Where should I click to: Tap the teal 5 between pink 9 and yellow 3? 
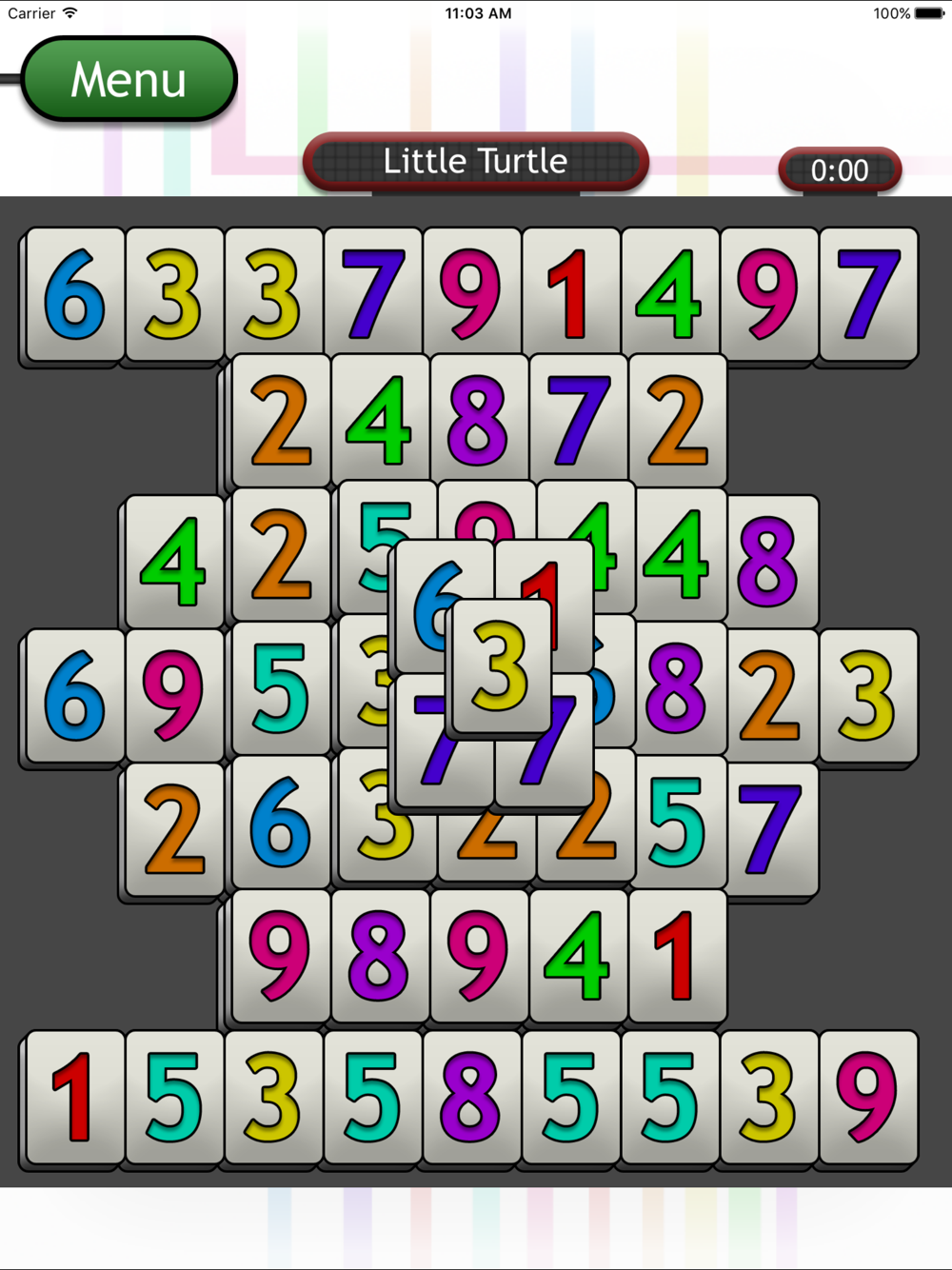(x=281, y=689)
